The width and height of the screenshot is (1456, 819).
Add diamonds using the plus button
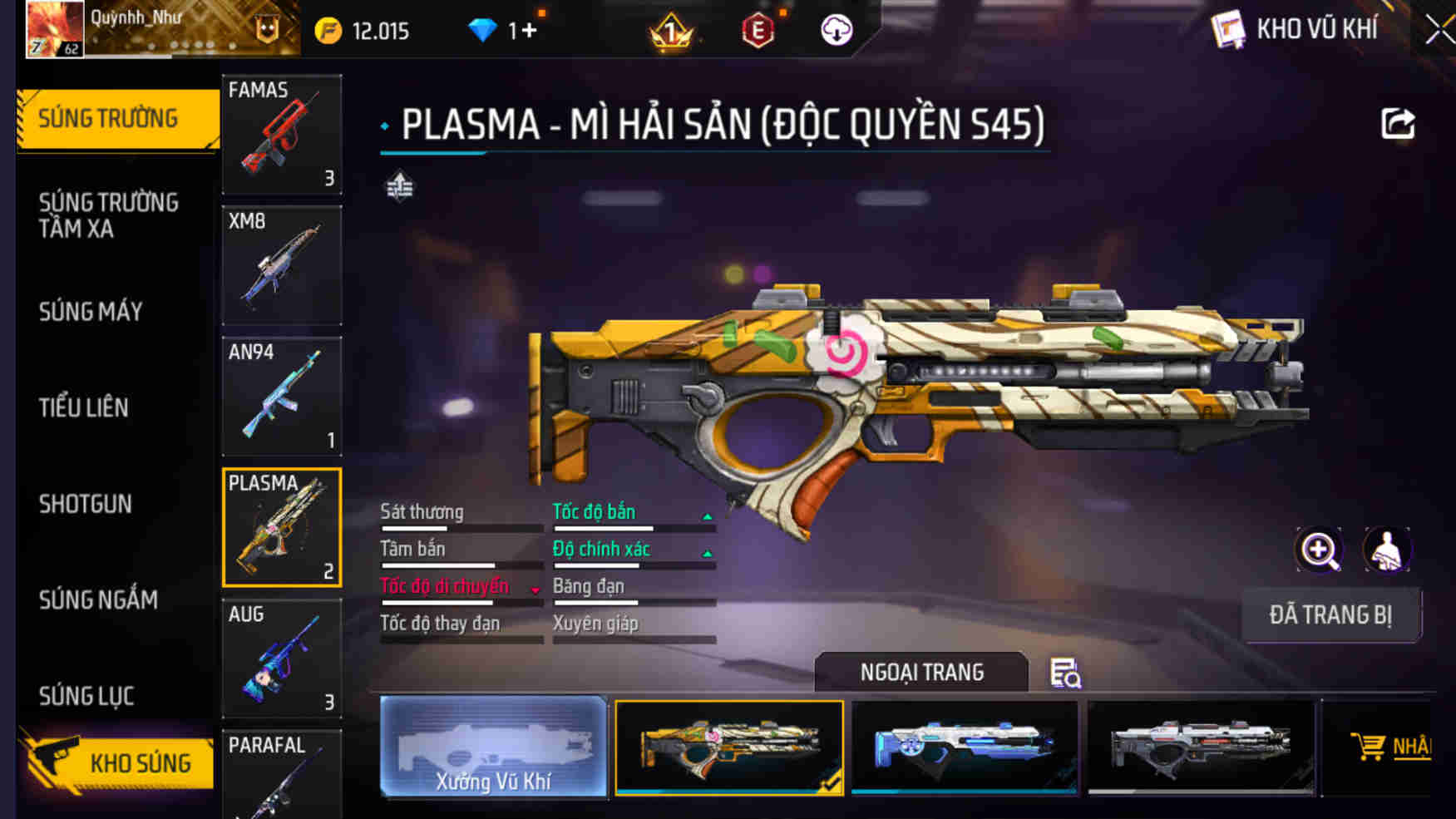coord(529,32)
